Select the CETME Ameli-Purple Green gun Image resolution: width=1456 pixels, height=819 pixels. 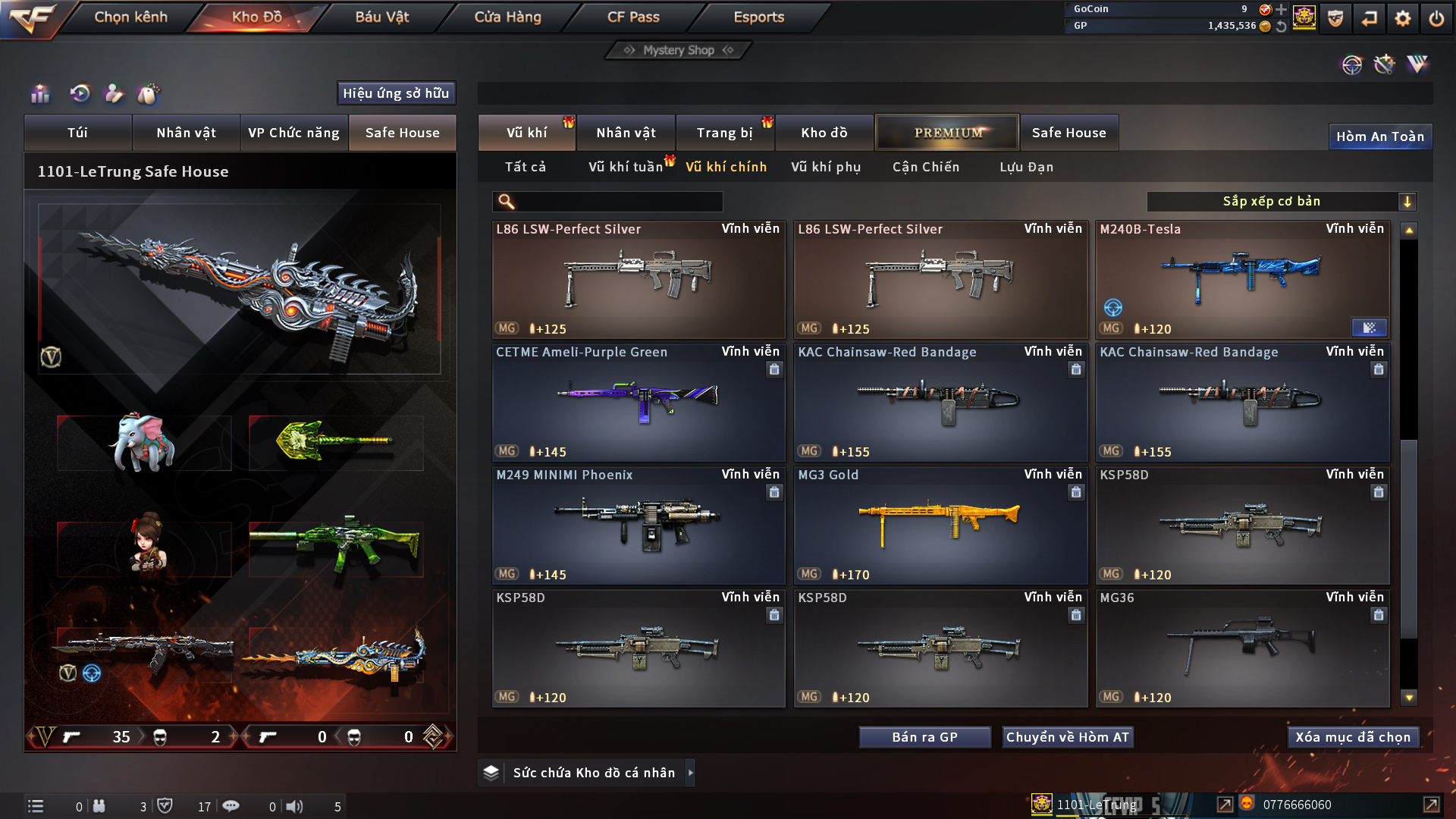click(x=638, y=402)
